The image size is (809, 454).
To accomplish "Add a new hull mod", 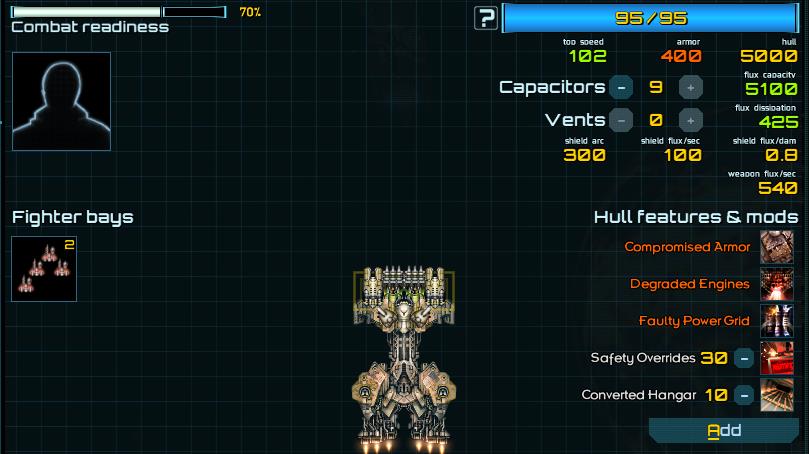I will click(x=724, y=431).
